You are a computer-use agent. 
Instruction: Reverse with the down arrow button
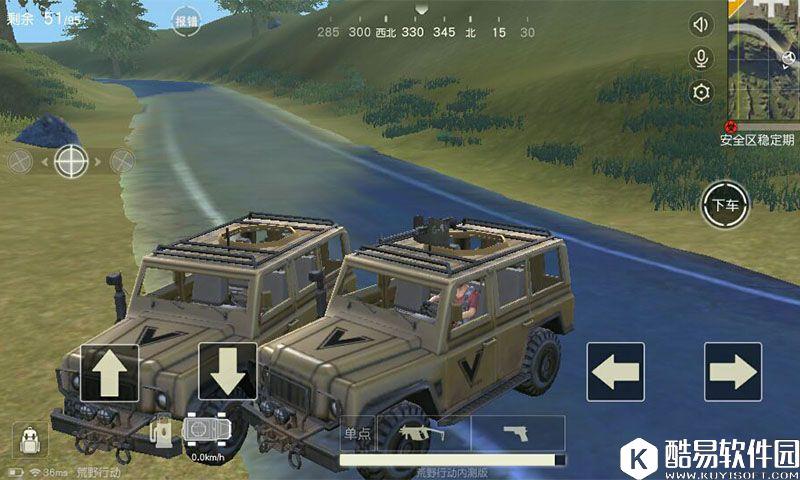click(228, 372)
